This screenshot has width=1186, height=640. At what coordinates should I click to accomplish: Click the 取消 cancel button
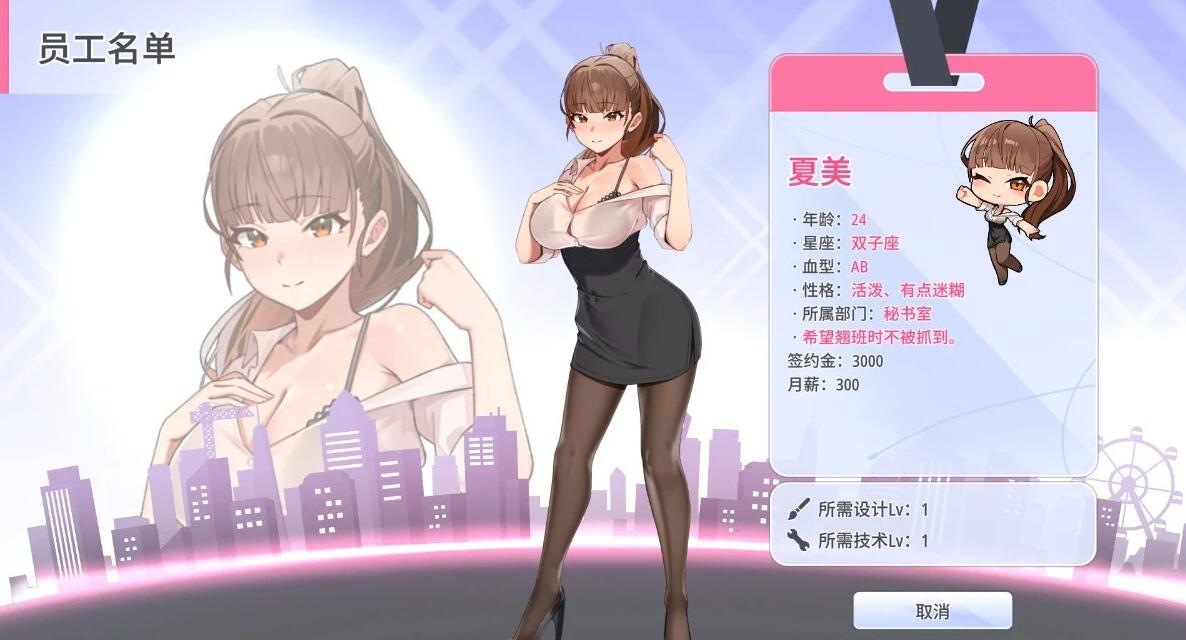coord(932,611)
